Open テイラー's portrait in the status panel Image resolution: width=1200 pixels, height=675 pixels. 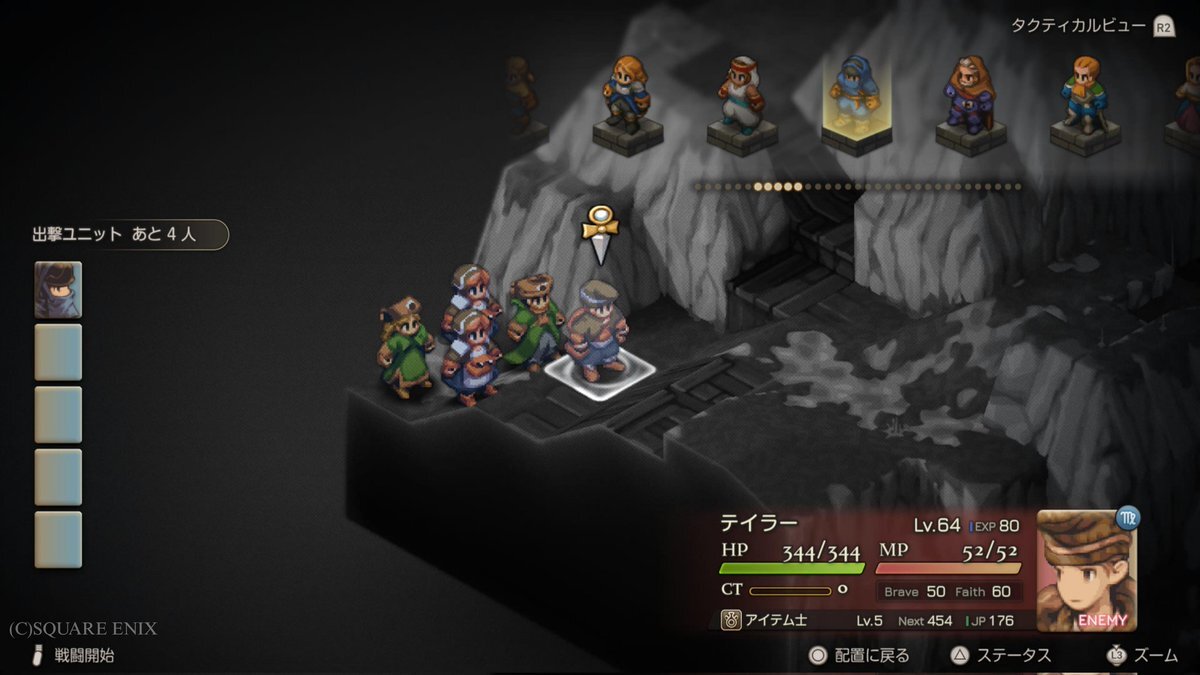pos(1085,571)
